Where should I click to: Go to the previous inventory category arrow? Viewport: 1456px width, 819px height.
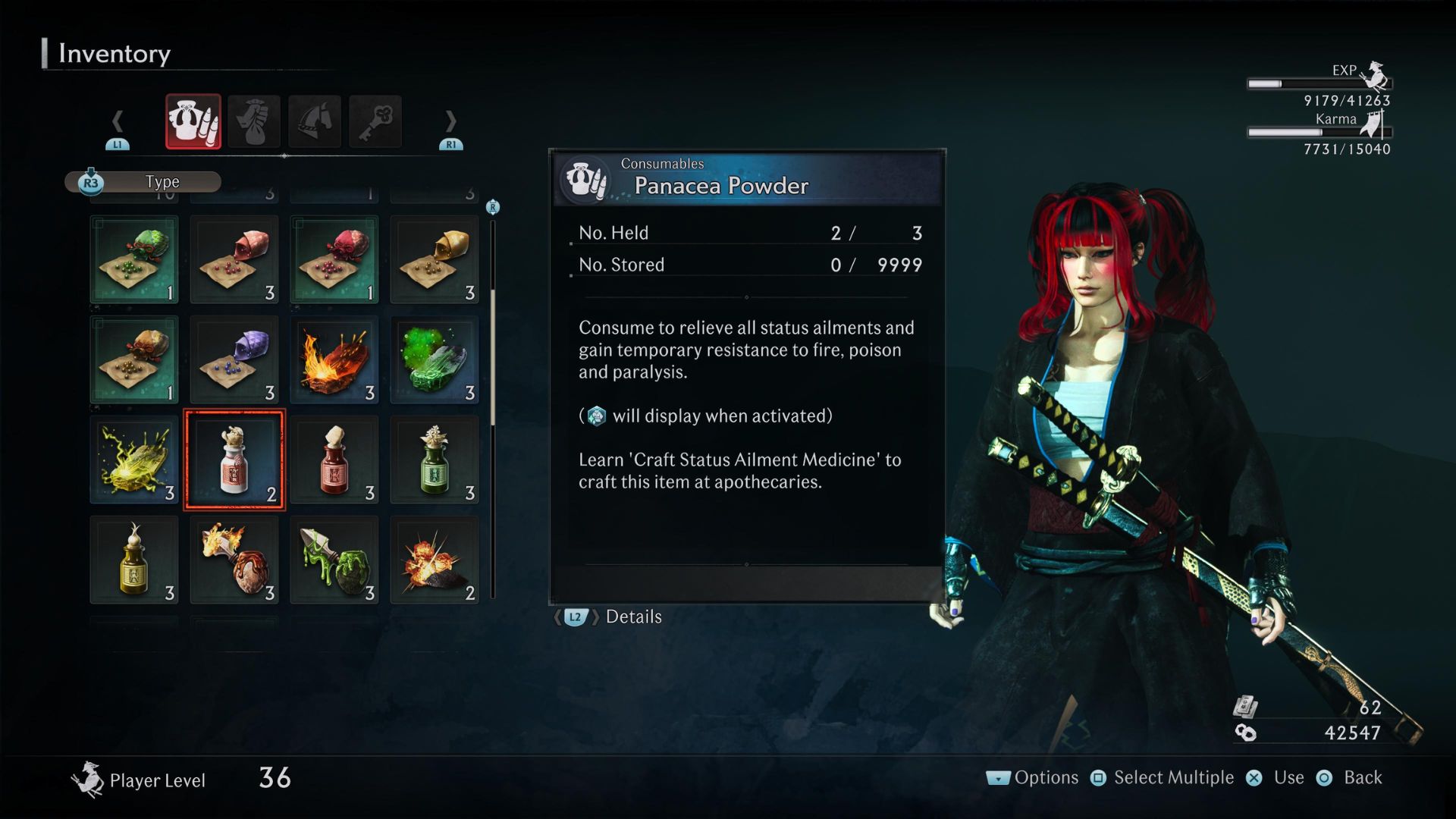tap(118, 121)
